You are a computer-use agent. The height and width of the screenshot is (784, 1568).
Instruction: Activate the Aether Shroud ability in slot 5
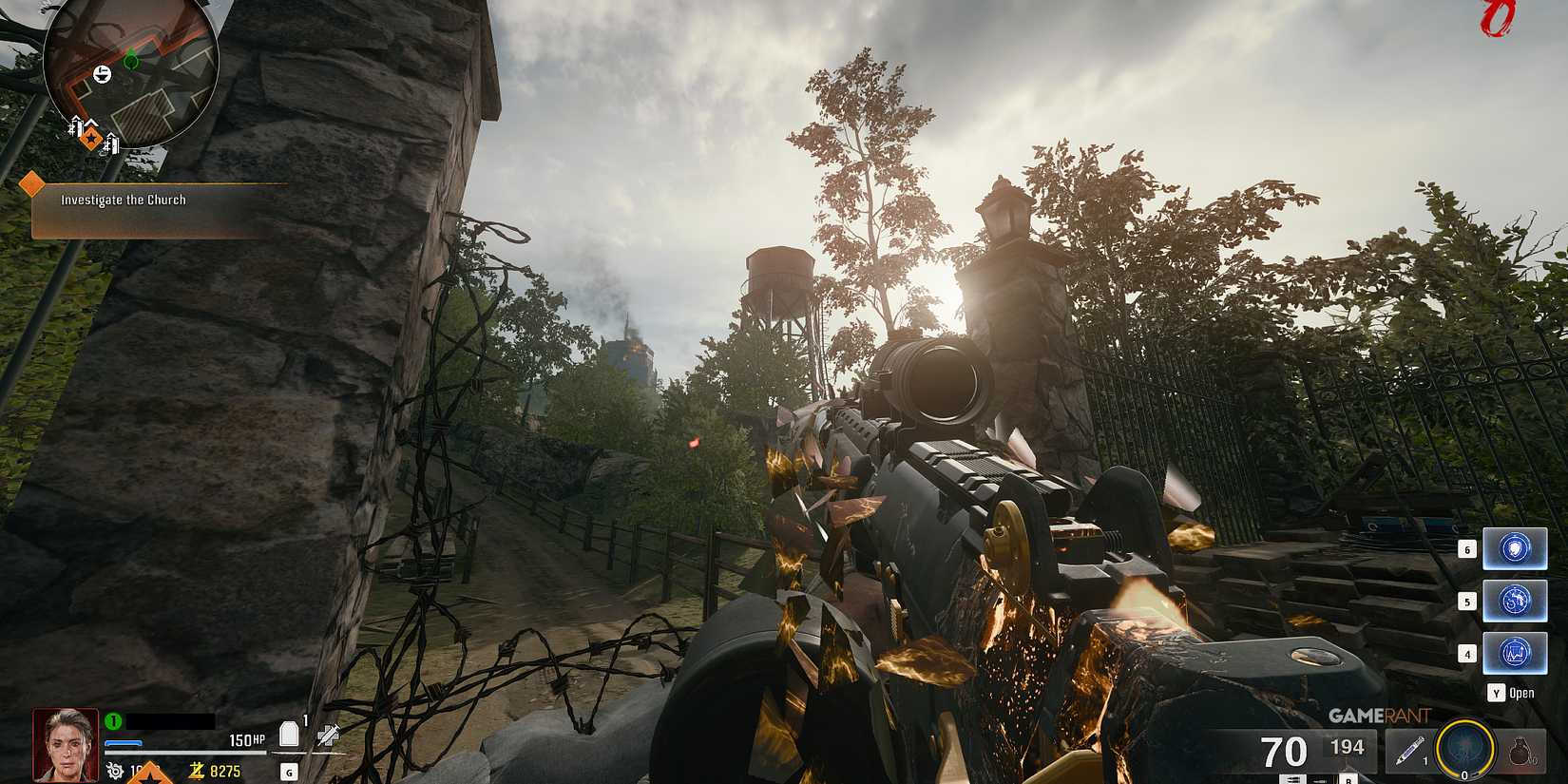(1516, 601)
